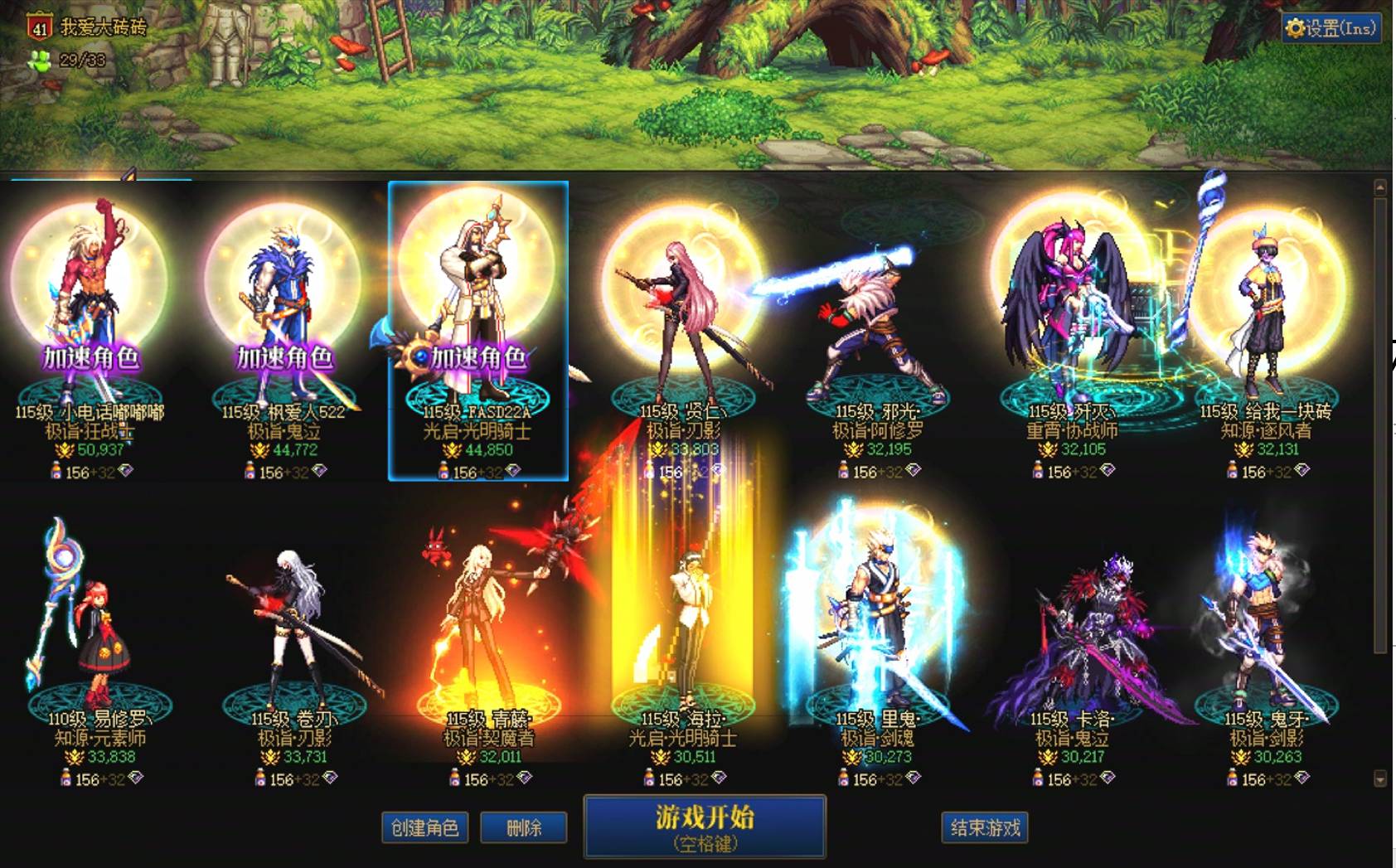Click the 删除 delete button
The width and height of the screenshot is (1396, 868).
(525, 828)
